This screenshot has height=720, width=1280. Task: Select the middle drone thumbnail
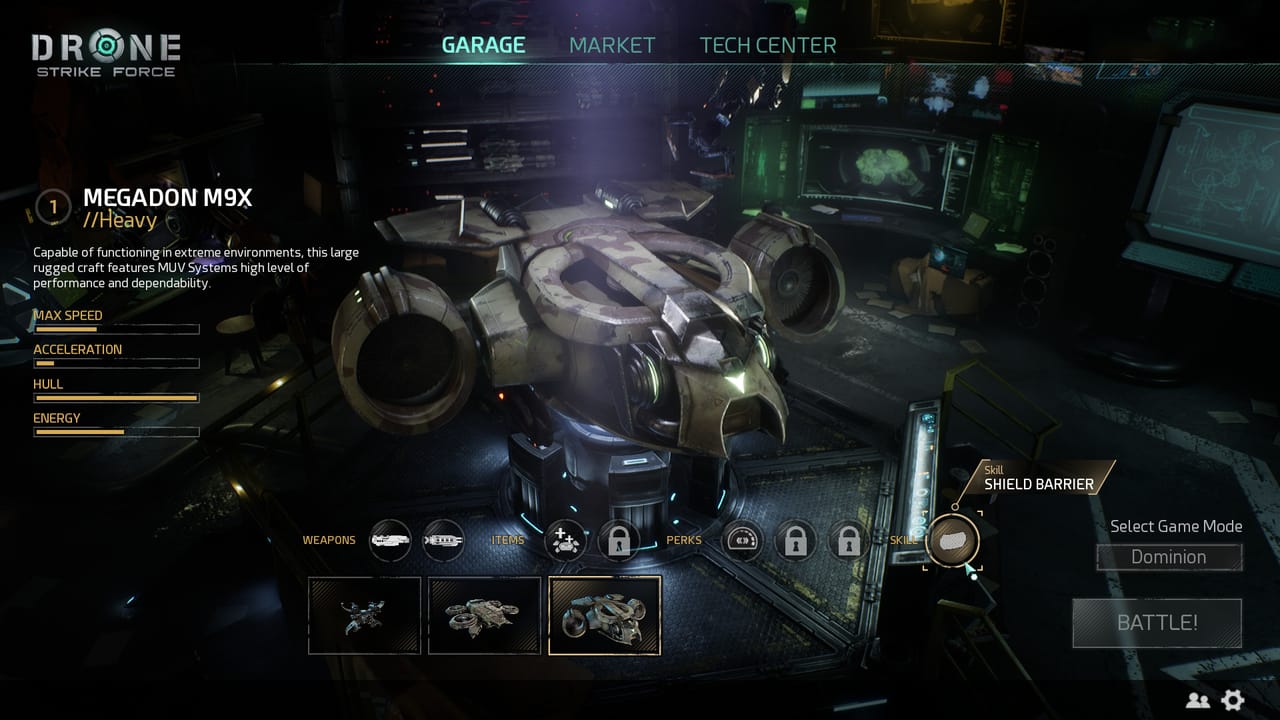tap(485, 616)
